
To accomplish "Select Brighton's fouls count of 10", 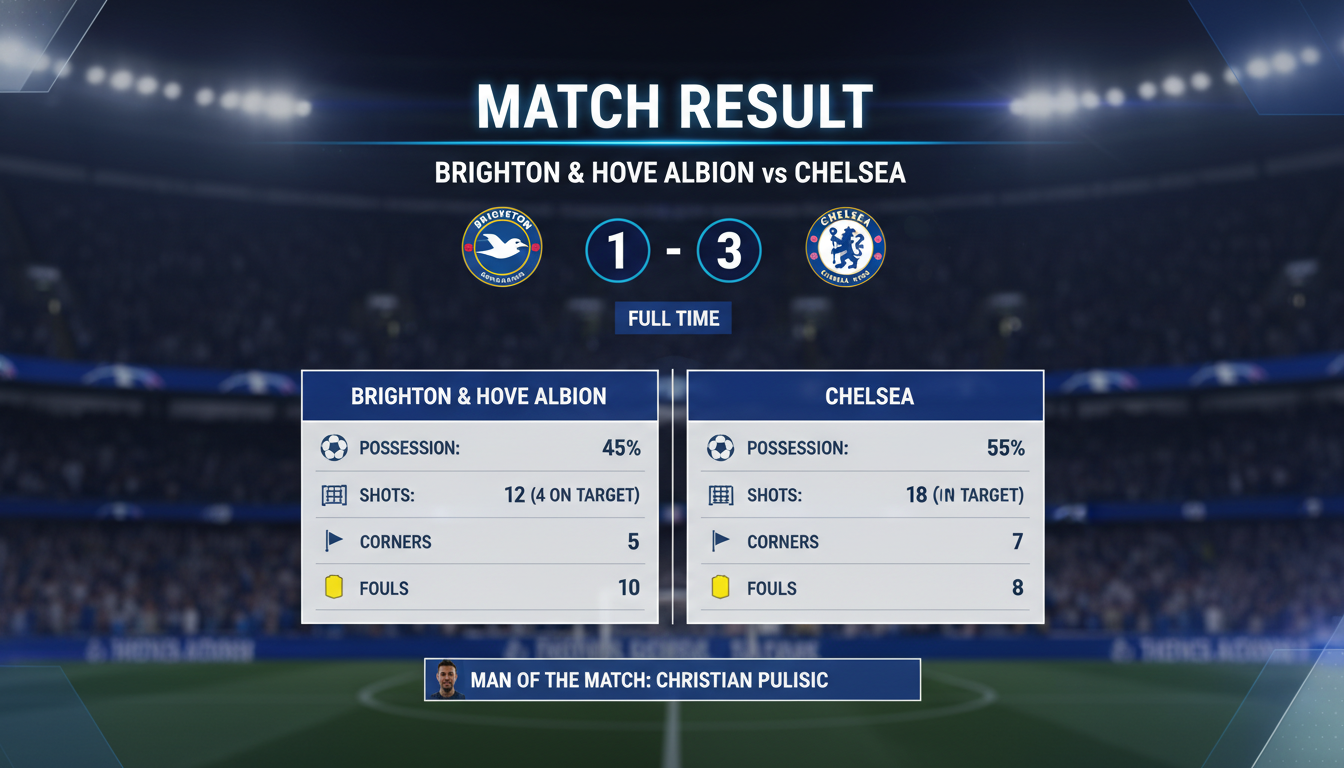I will pyautogui.click(x=630, y=588).
